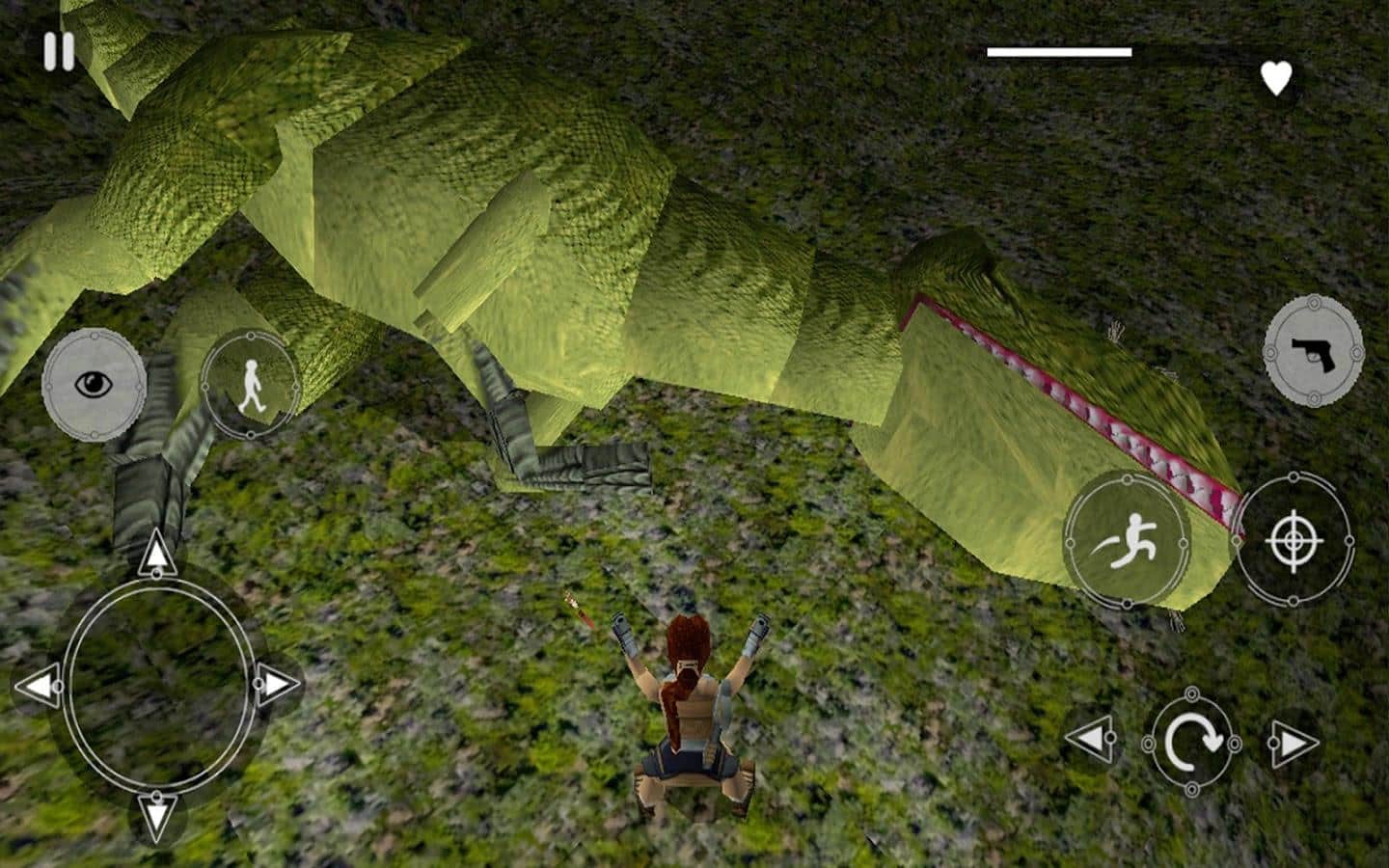The image size is (1389, 868).
Task: Turn right with the d-pad right arrow
Action: [276, 685]
